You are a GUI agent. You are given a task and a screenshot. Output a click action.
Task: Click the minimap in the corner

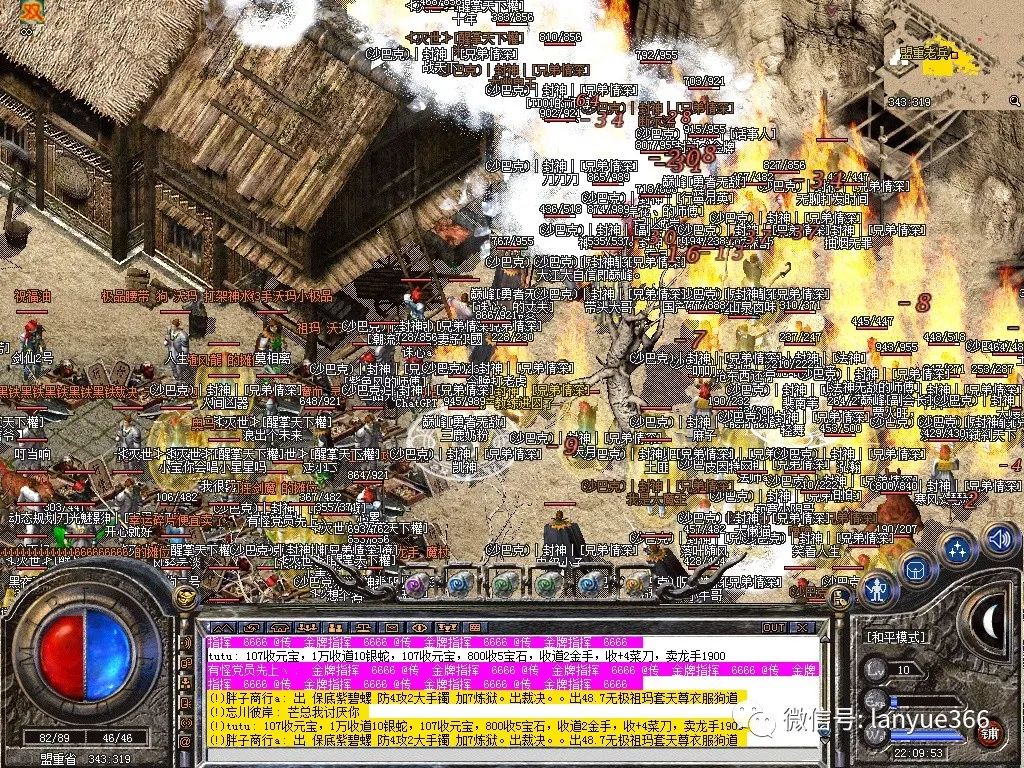coord(950,55)
